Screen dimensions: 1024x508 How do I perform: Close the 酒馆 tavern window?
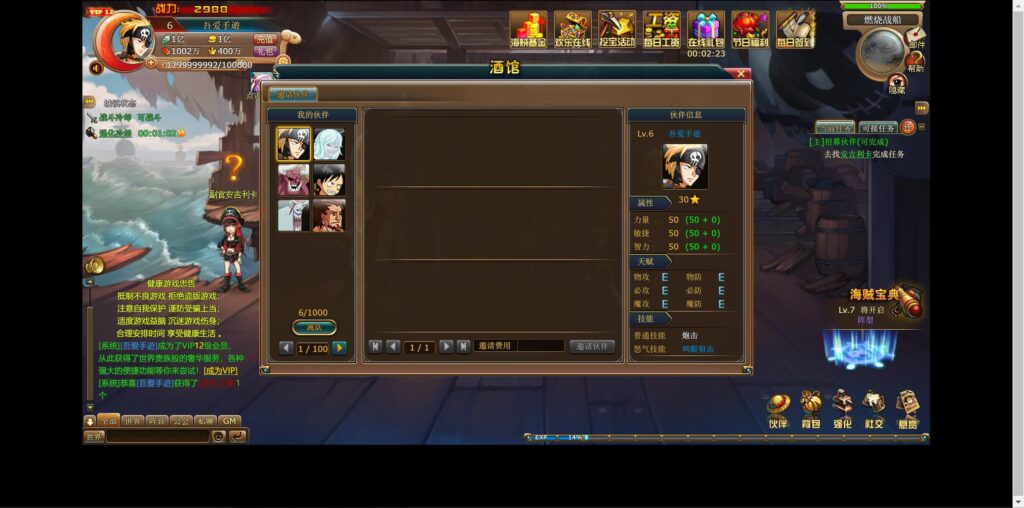[x=742, y=73]
